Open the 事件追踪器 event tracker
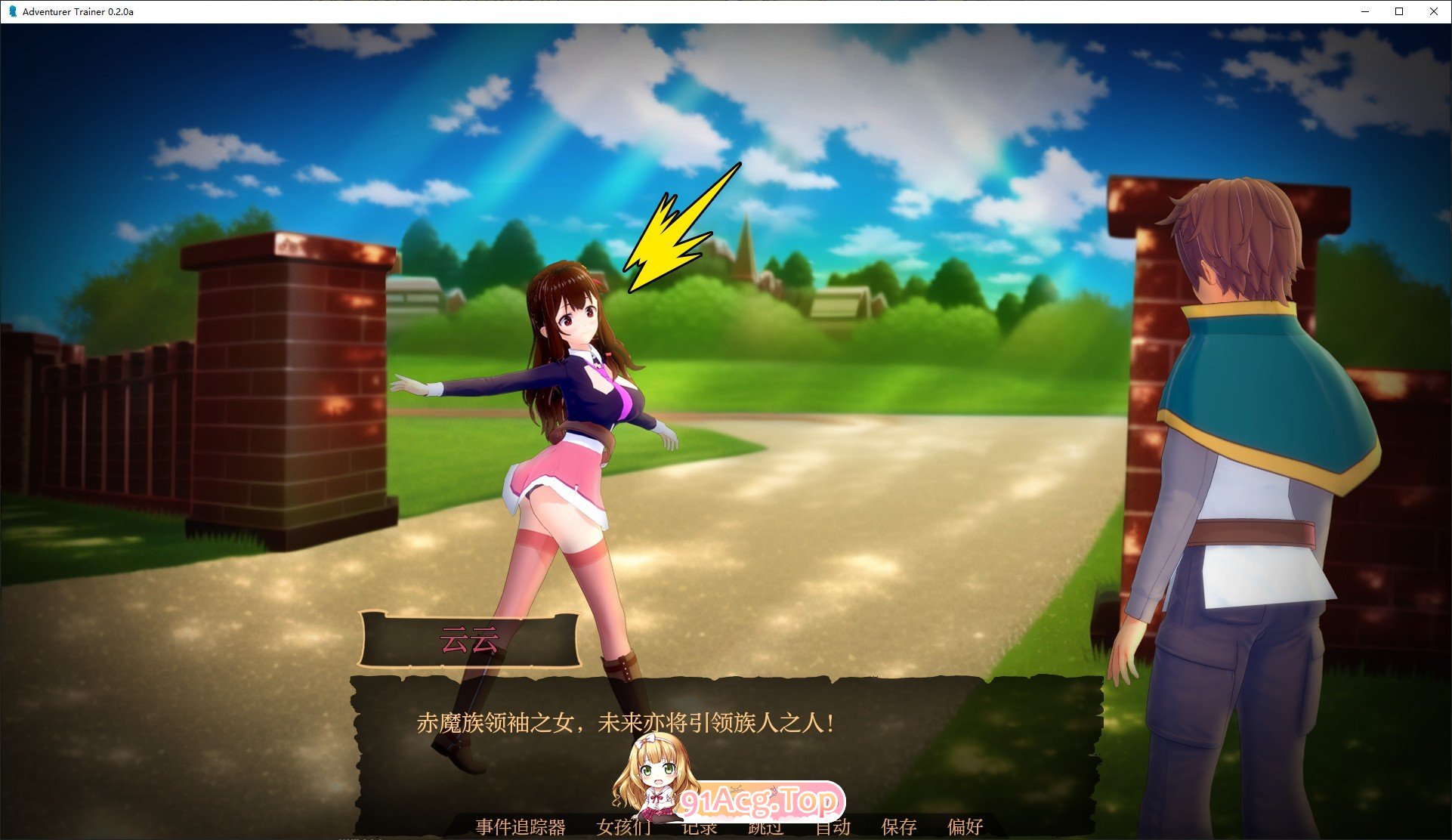The height and width of the screenshot is (840, 1452). (x=520, y=828)
